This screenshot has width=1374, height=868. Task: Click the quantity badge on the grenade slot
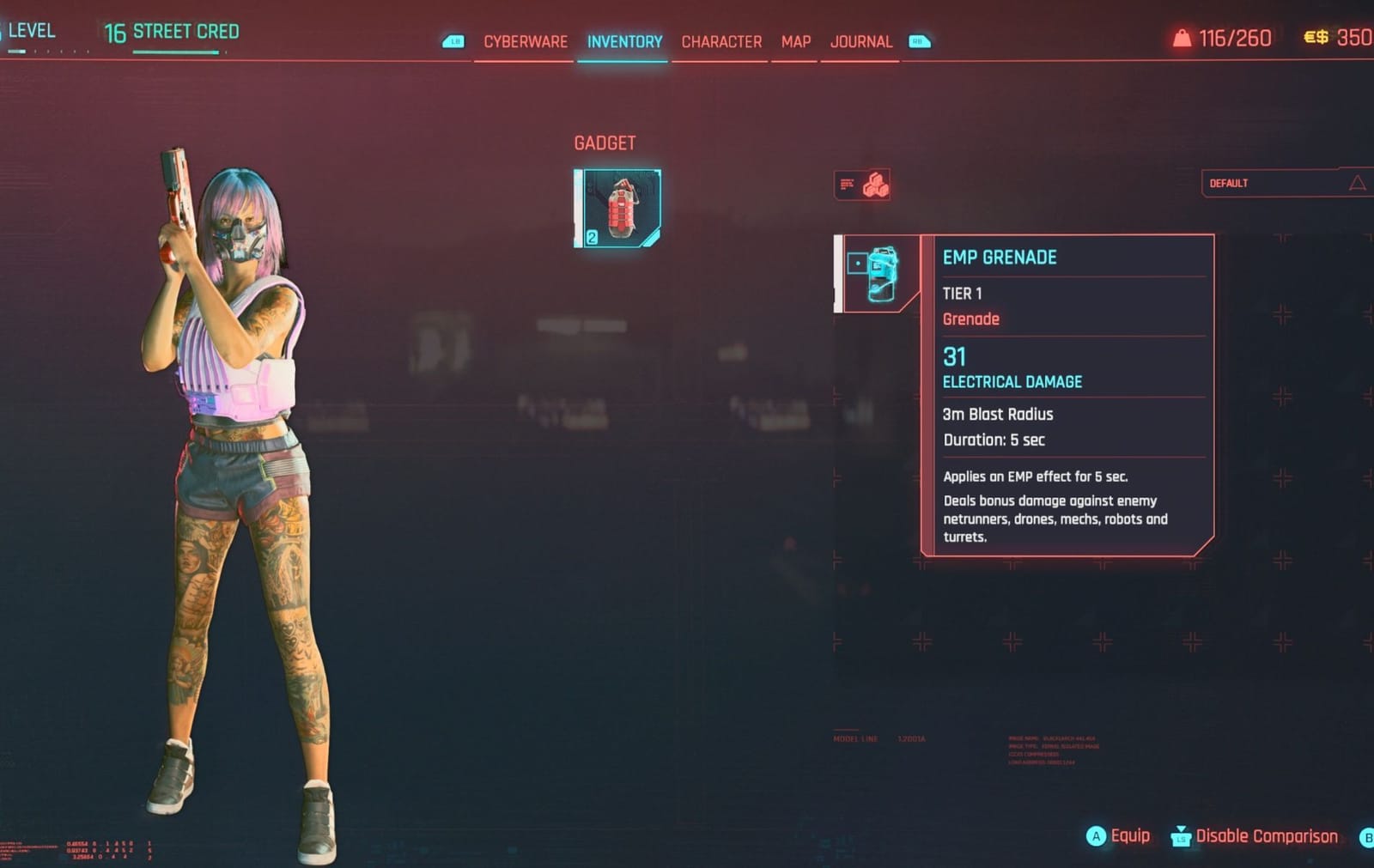(593, 237)
